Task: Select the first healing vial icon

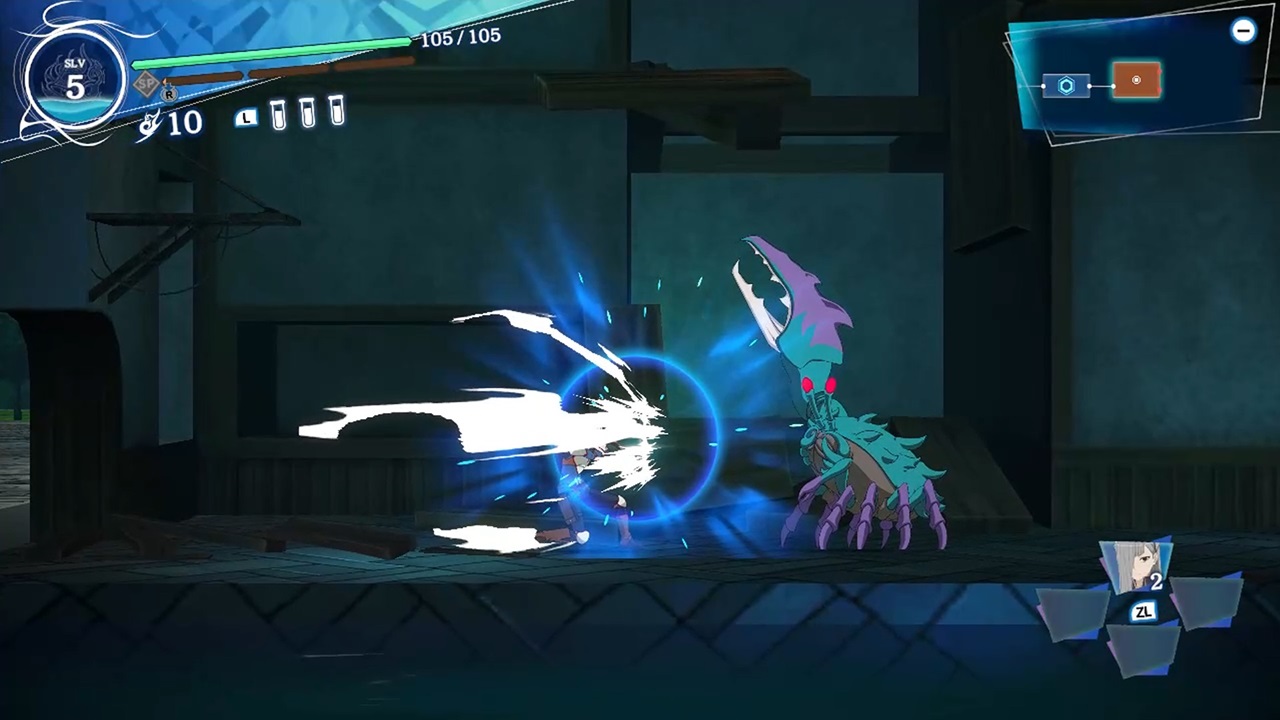Action: [x=278, y=114]
